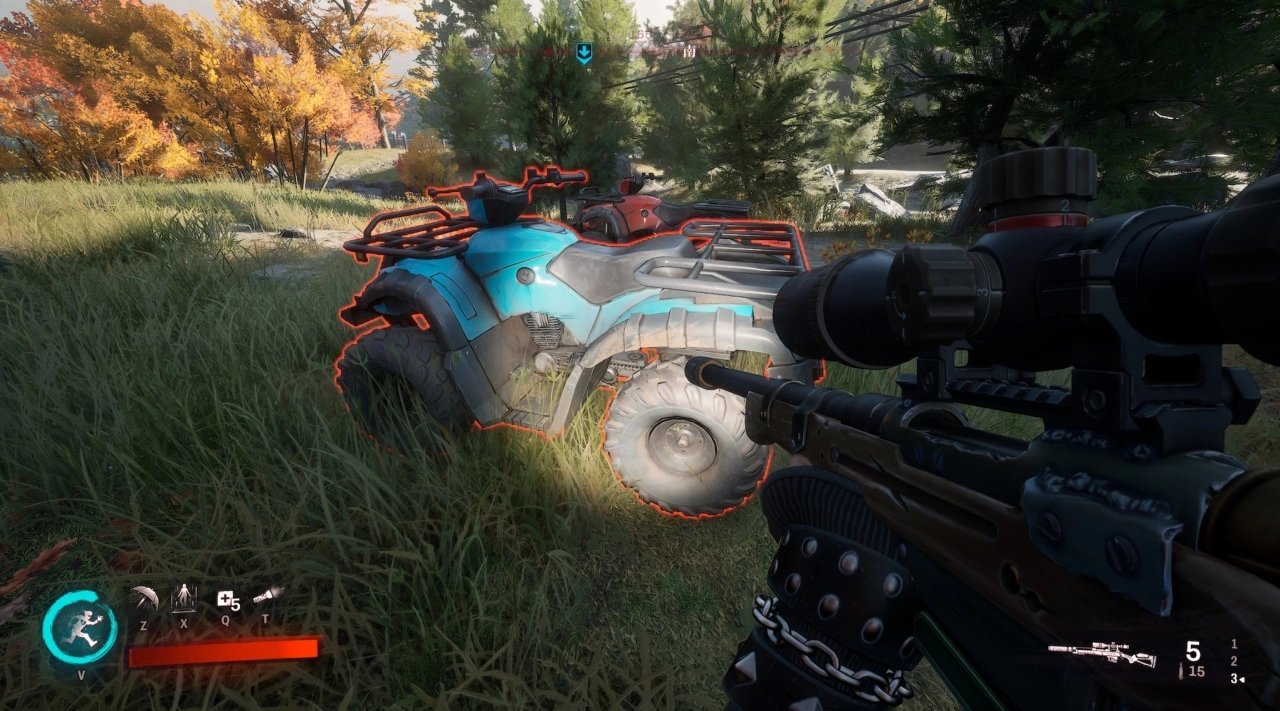Trigger the standing figure ability icon
The height and width of the screenshot is (711, 1280).
coord(184,598)
